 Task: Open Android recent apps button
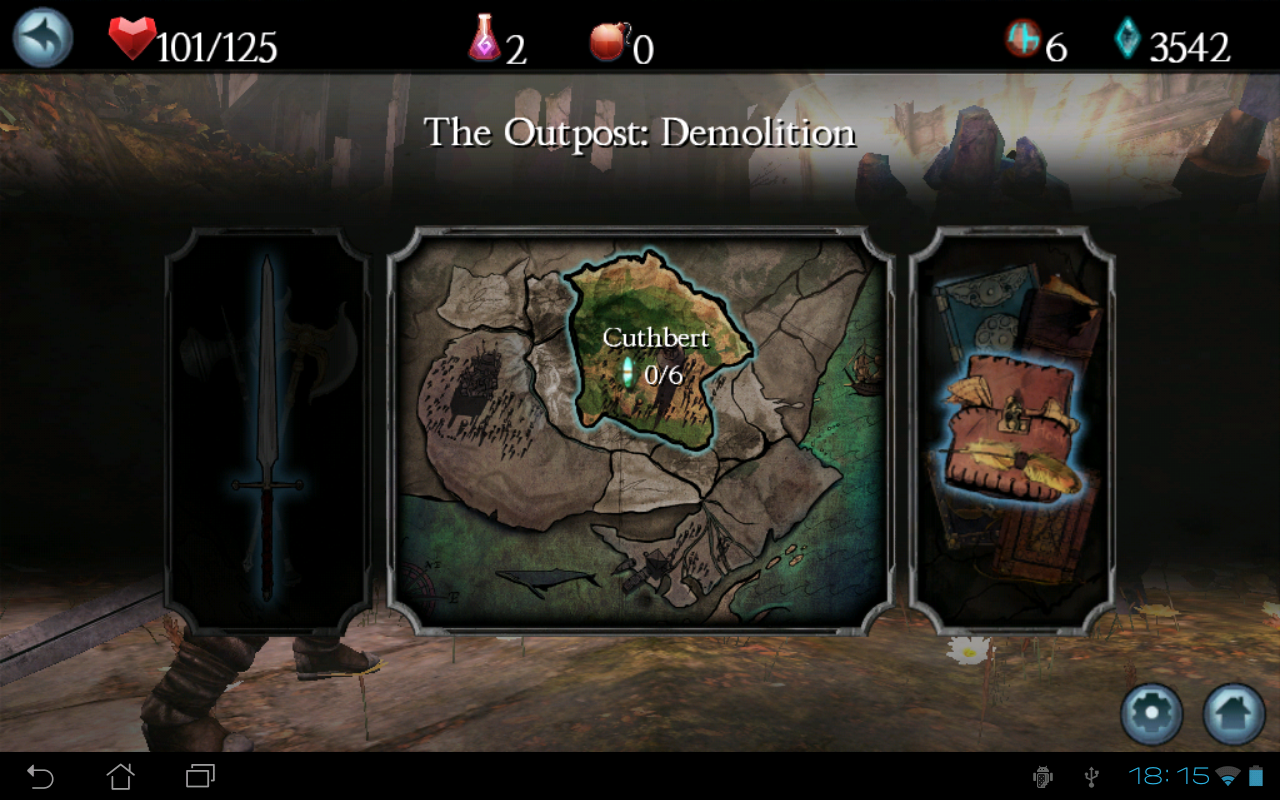coord(200,776)
